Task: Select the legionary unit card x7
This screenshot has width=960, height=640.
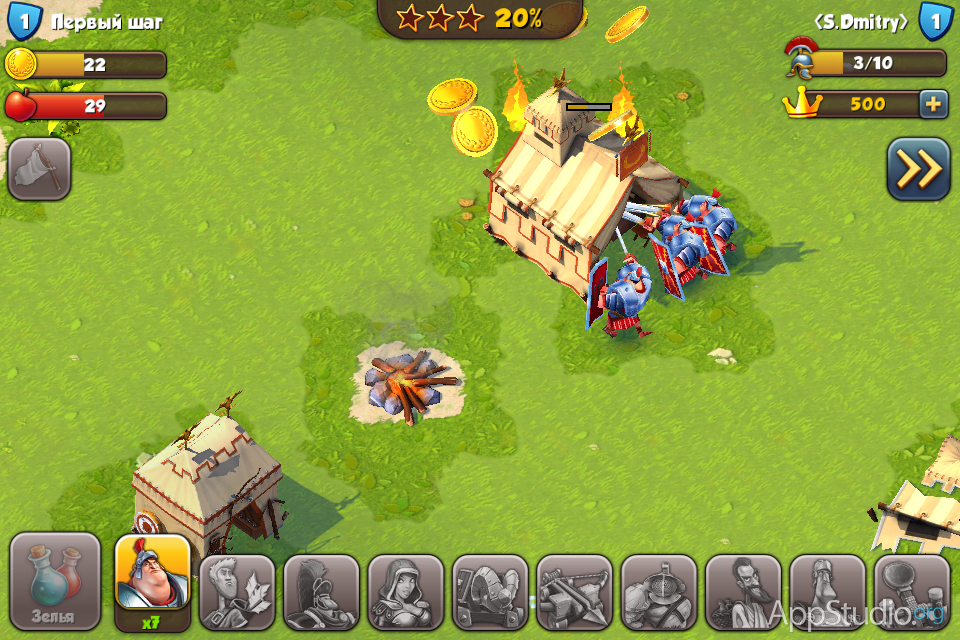Action: (x=153, y=582)
